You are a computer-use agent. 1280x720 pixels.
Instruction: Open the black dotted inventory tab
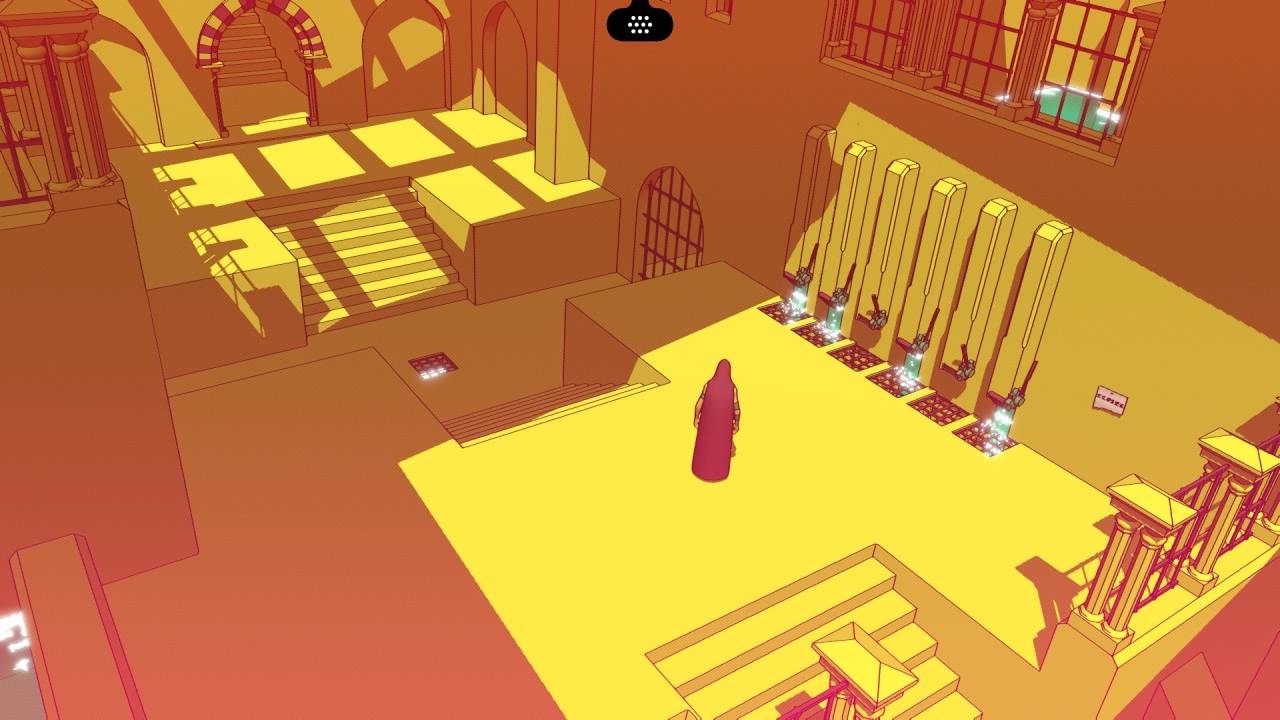[x=640, y=23]
